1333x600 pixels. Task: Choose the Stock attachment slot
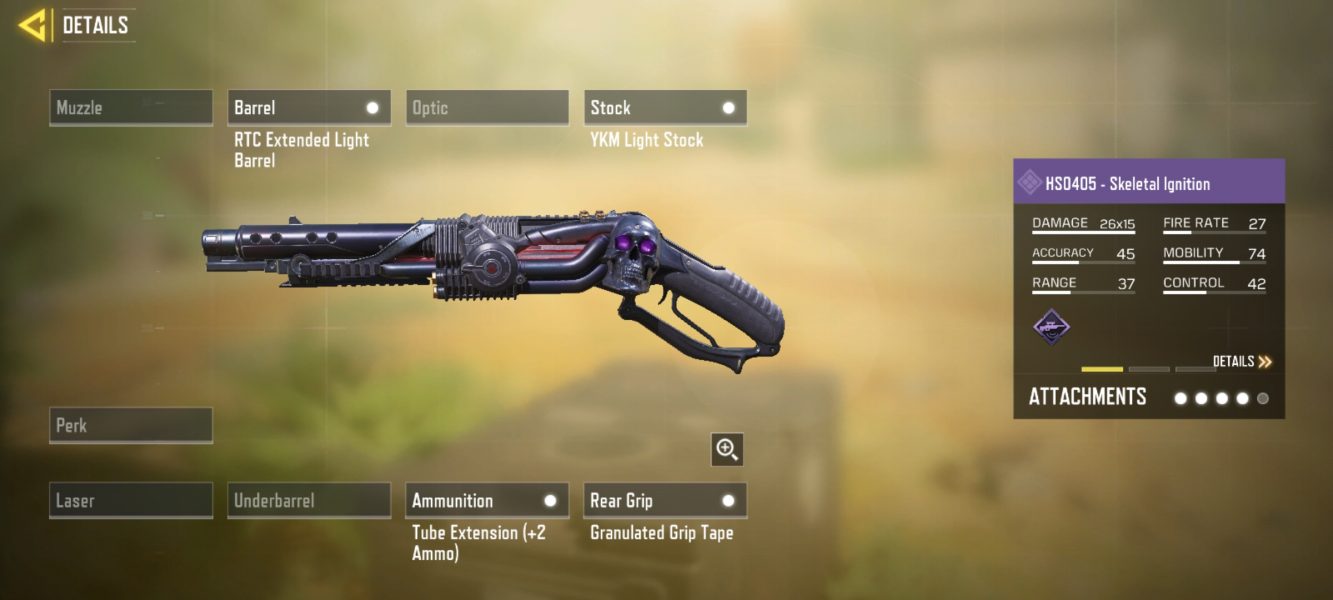coord(665,108)
